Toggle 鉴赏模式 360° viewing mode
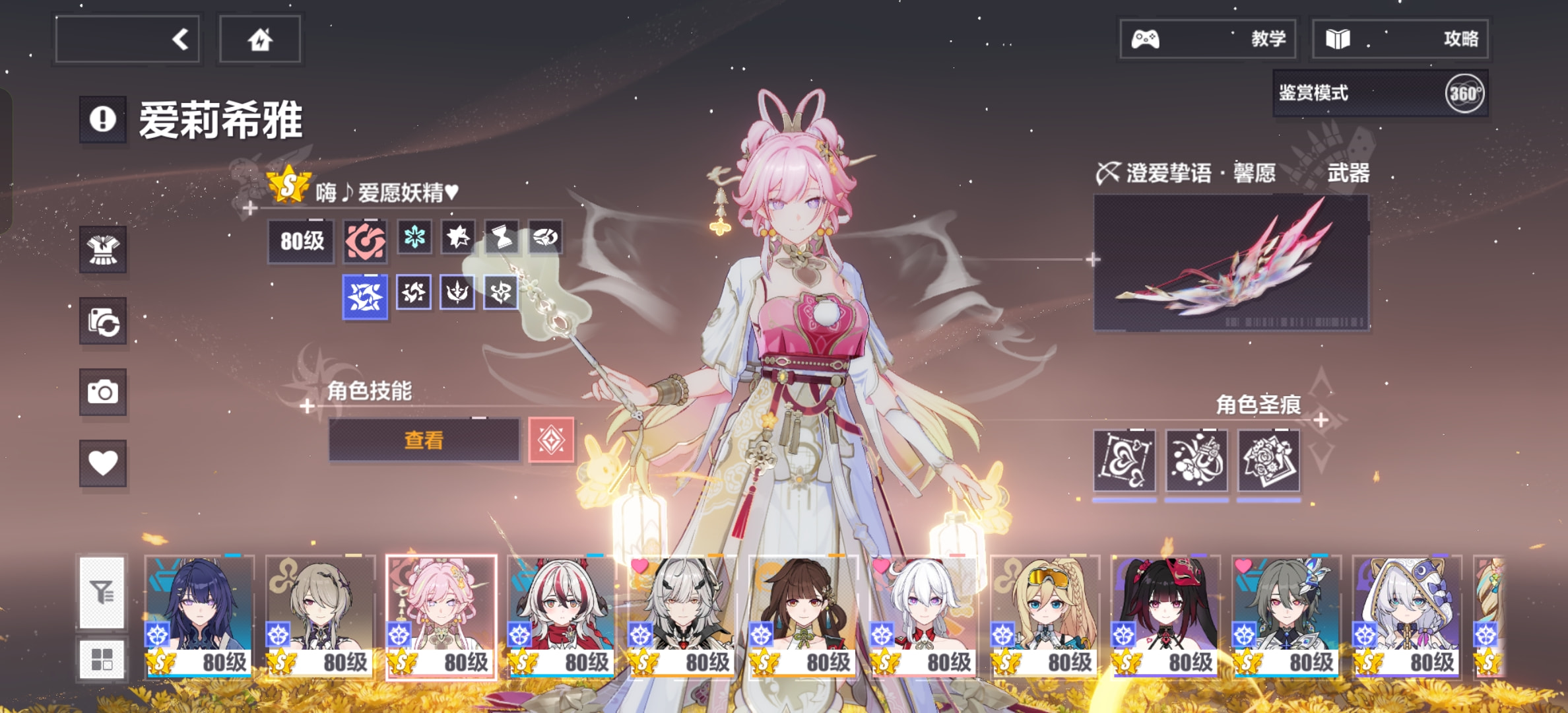The width and height of the screenshot is (1568, 713). point(1380,94)
